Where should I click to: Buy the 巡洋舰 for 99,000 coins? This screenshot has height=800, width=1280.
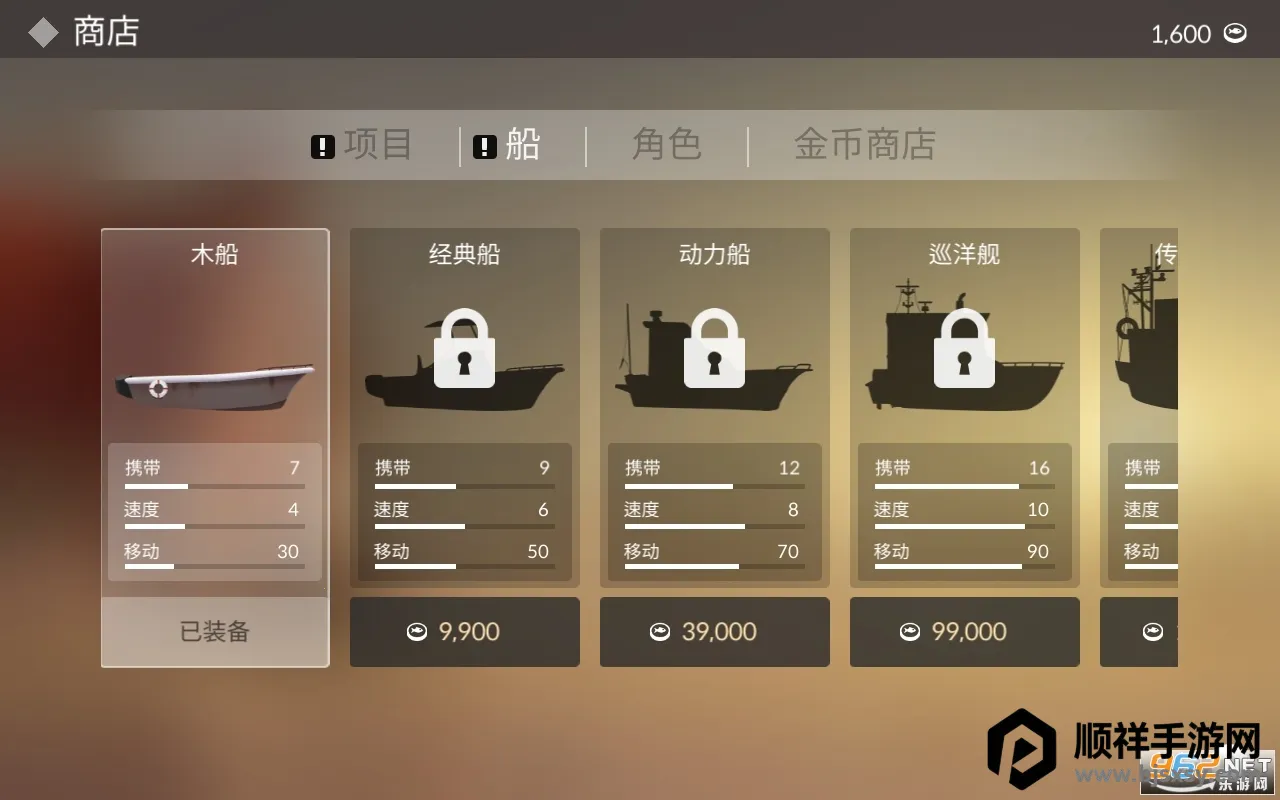tap(964, 632)
